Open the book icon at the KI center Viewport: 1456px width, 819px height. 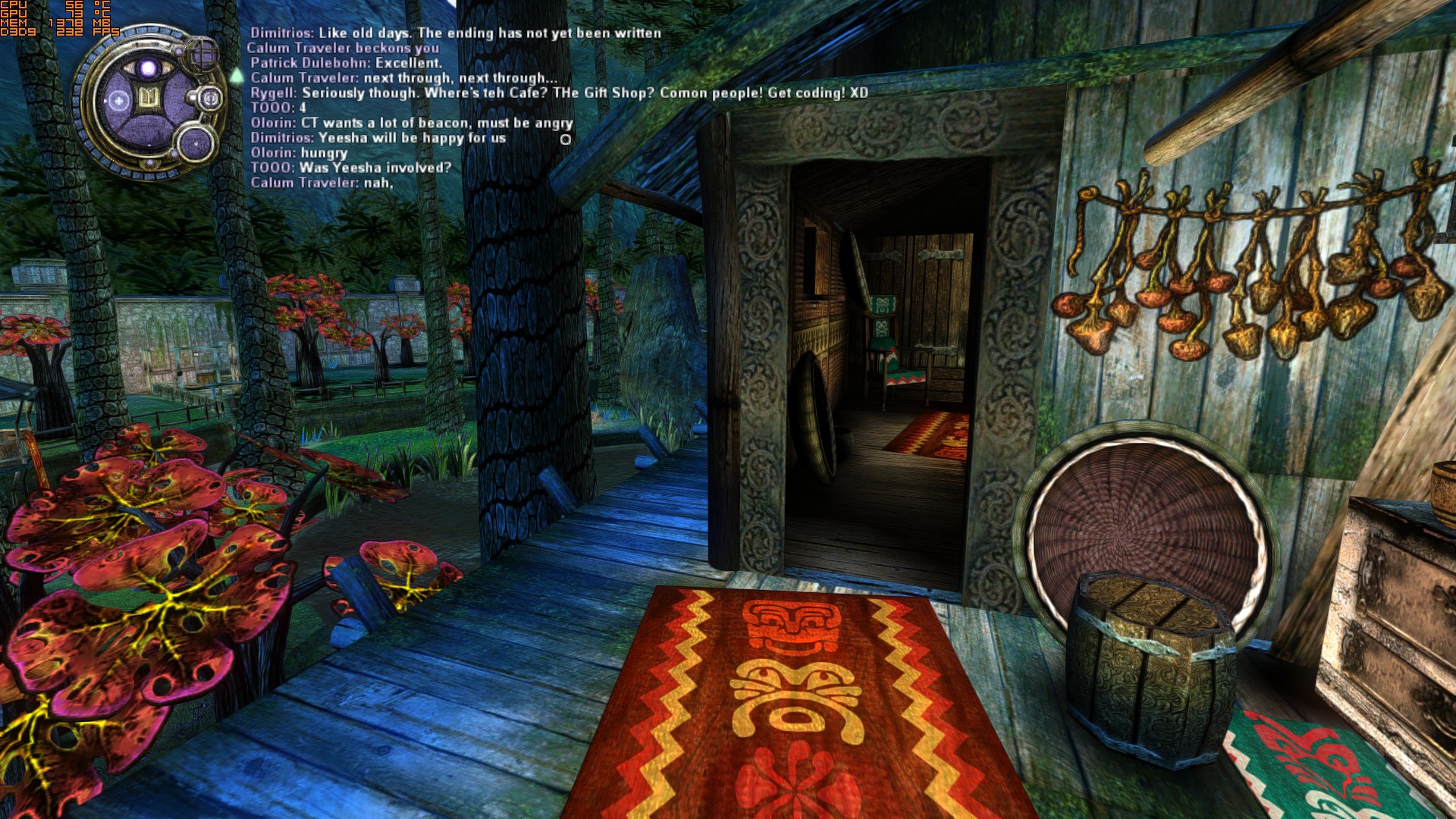tap(149, 99)
